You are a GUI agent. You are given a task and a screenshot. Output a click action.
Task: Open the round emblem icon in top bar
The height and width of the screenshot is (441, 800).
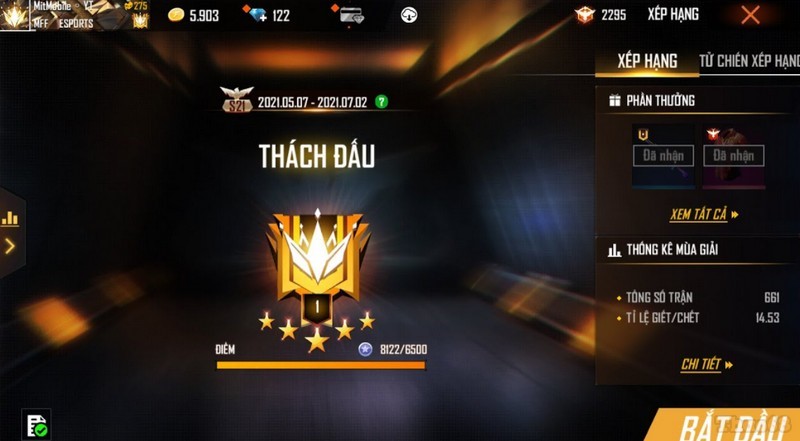coord(408,15)
